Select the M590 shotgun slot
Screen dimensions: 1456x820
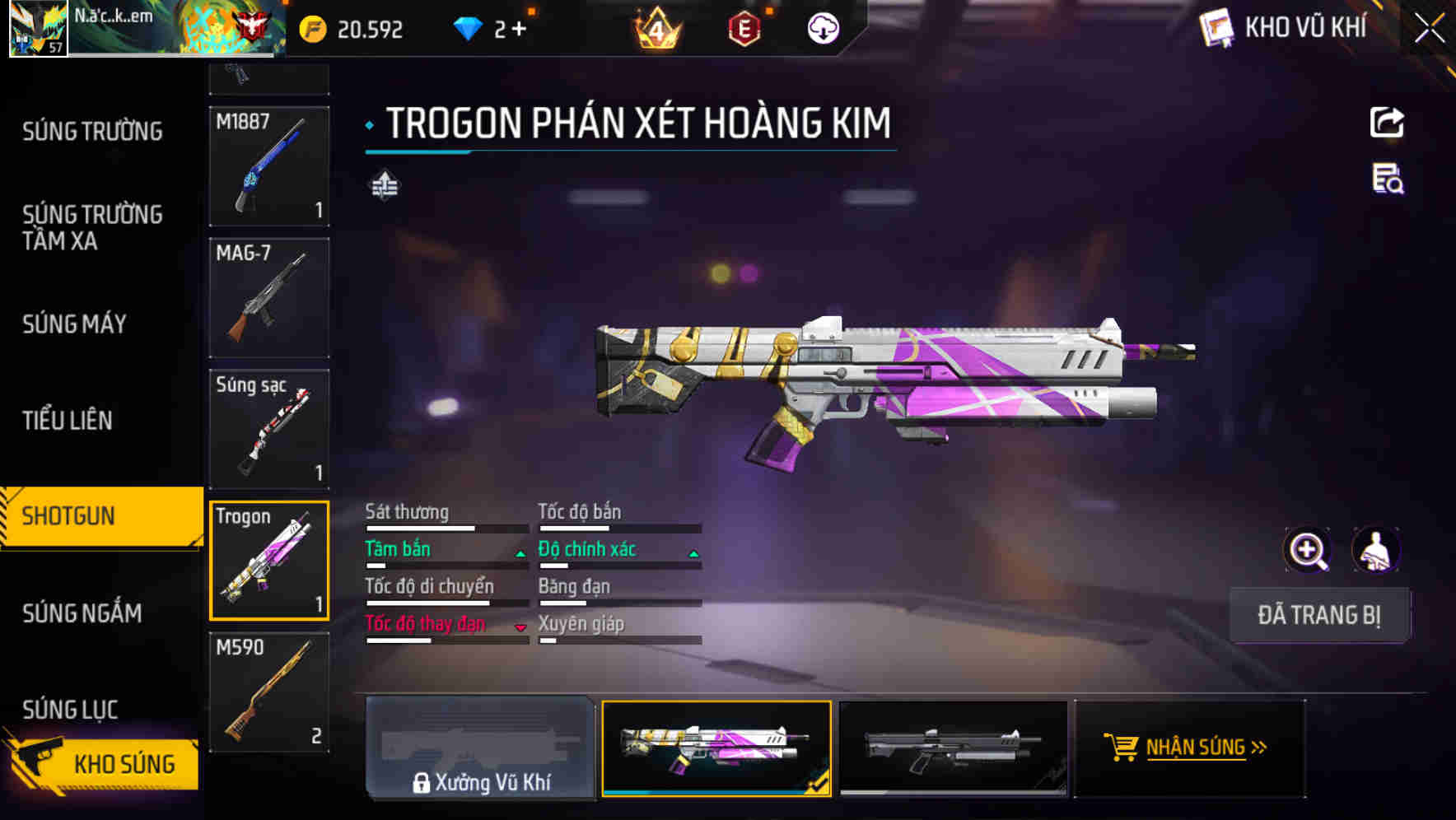[x=269, y=692]
